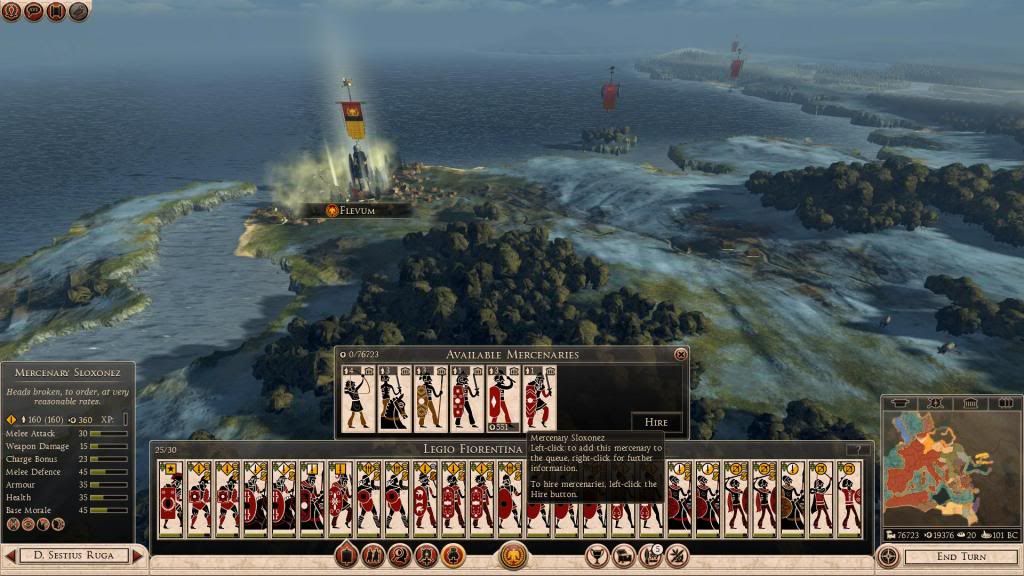Open the omega-symbol menu in the top bar
1024x576 pixels.
pyautogui.click(x=11, y=12)
